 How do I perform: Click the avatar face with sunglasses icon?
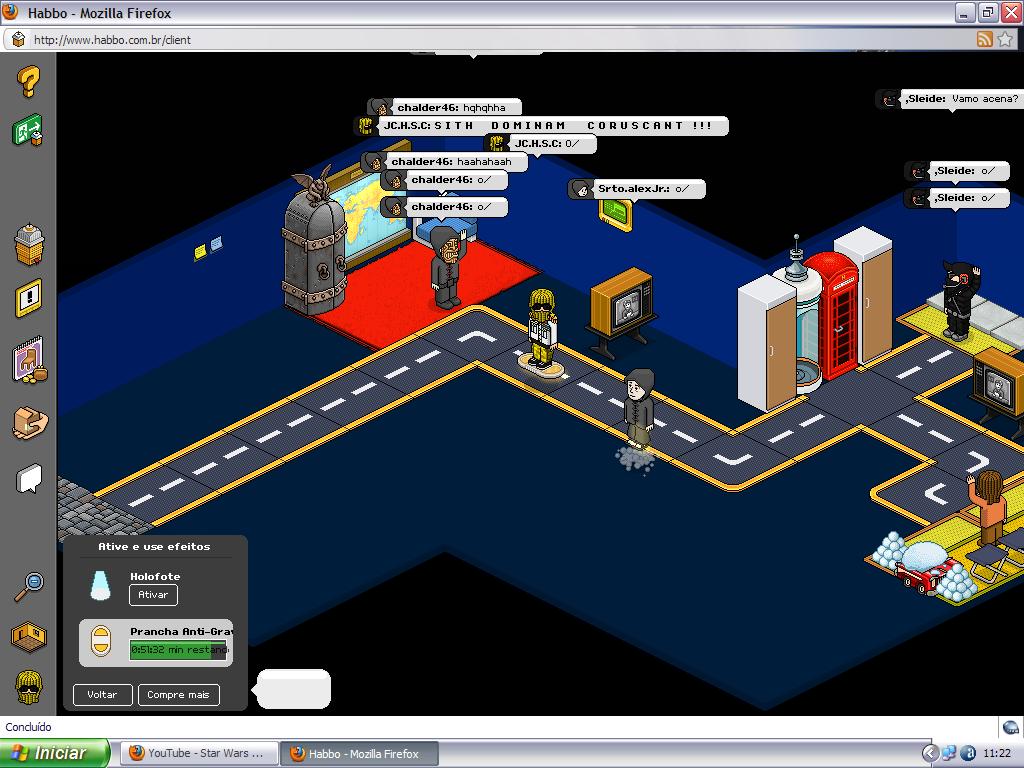[29, 687]
